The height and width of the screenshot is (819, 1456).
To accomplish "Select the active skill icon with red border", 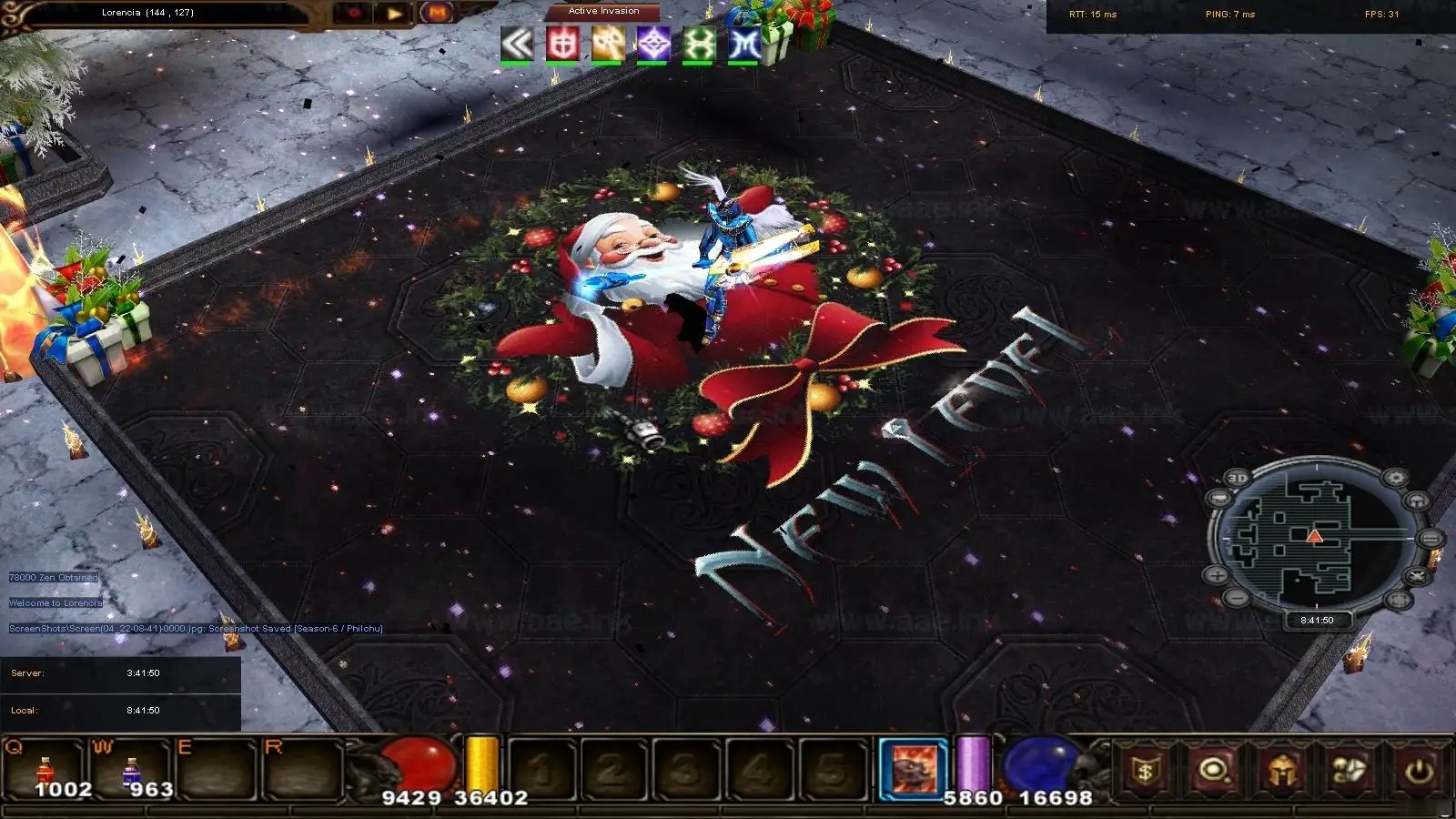I will point(914,769).
